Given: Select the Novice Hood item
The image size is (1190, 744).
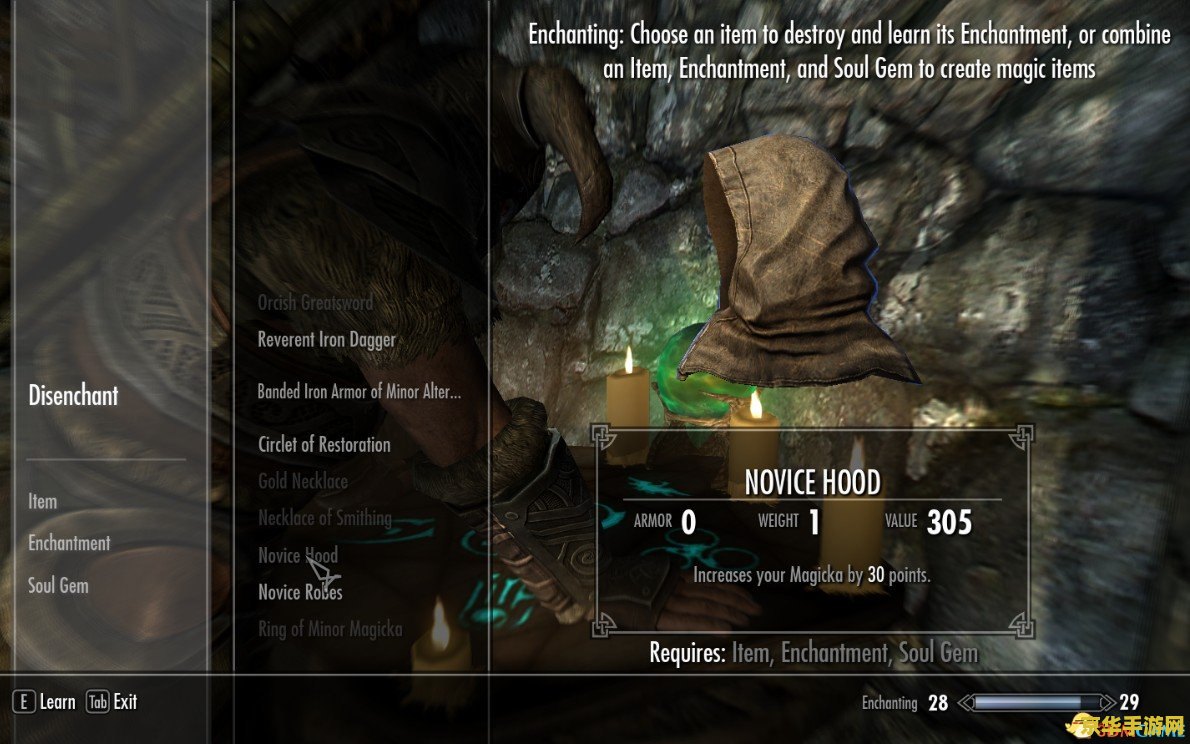Looking at the screenshot, I should click(298, 556).
